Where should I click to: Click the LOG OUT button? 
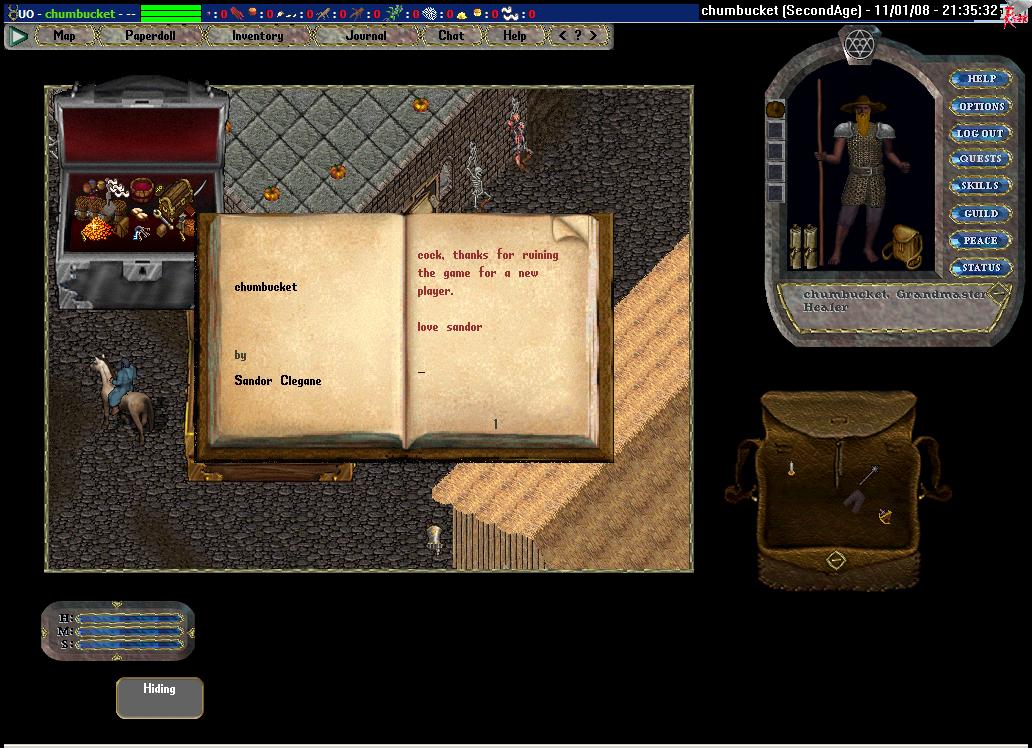[x=981, y=133]
